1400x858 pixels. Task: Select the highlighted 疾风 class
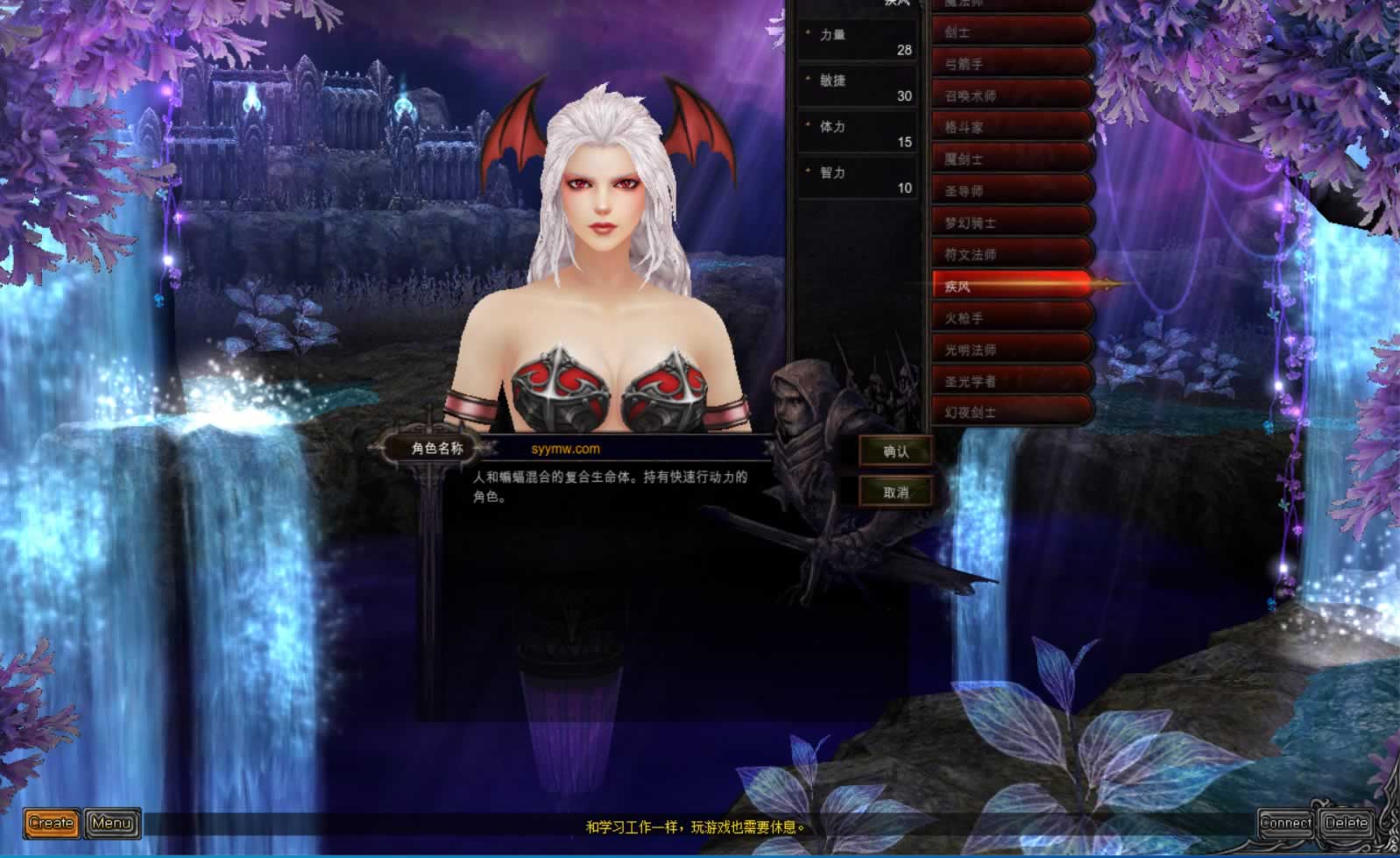click(x=1012, y=287)
